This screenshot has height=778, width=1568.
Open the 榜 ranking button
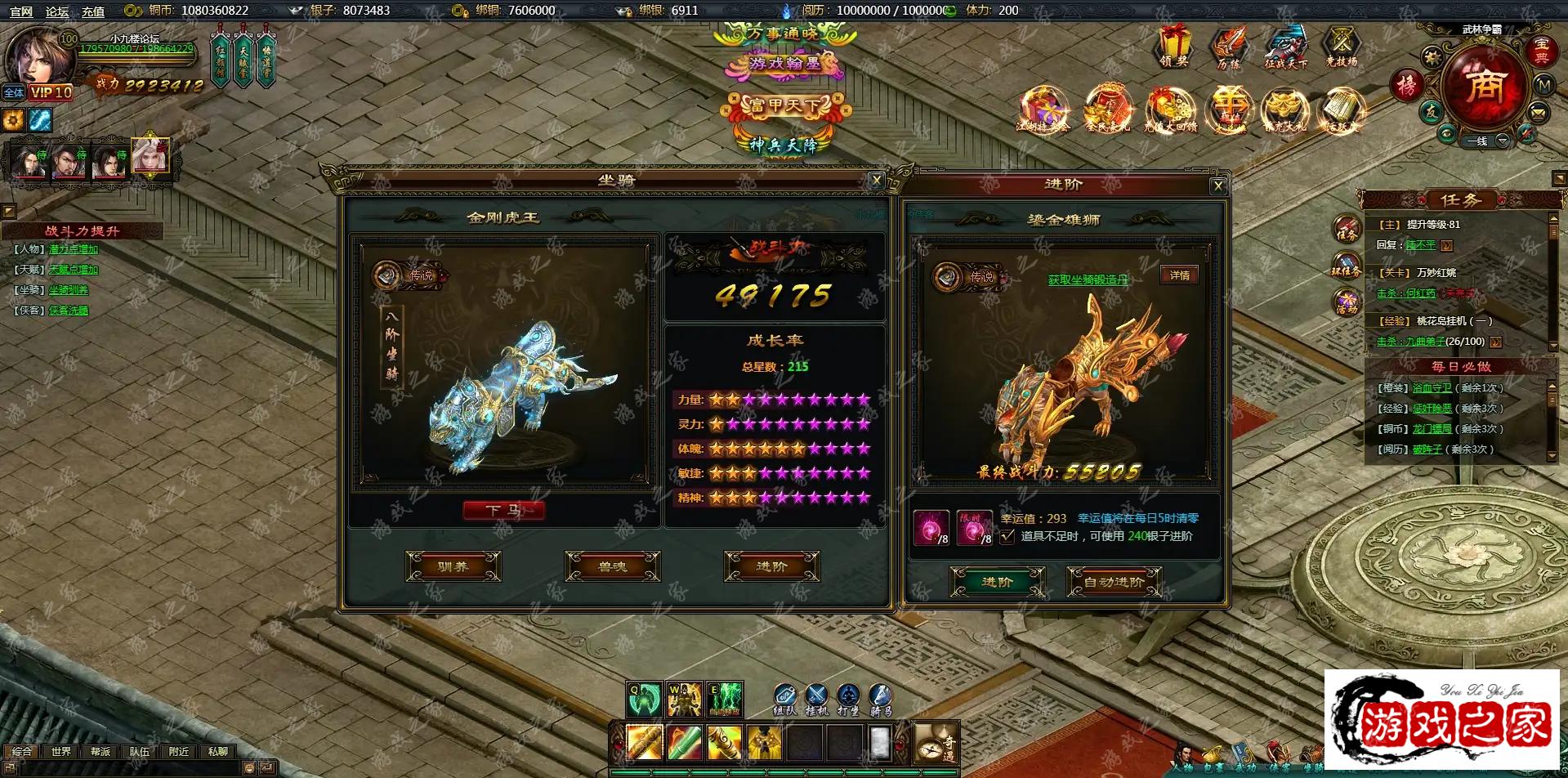tap(1406, 85)
